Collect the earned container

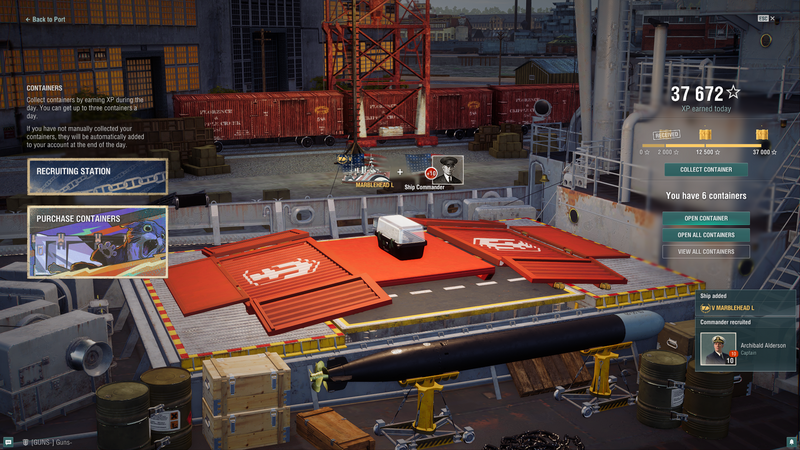tap(706, 169)
